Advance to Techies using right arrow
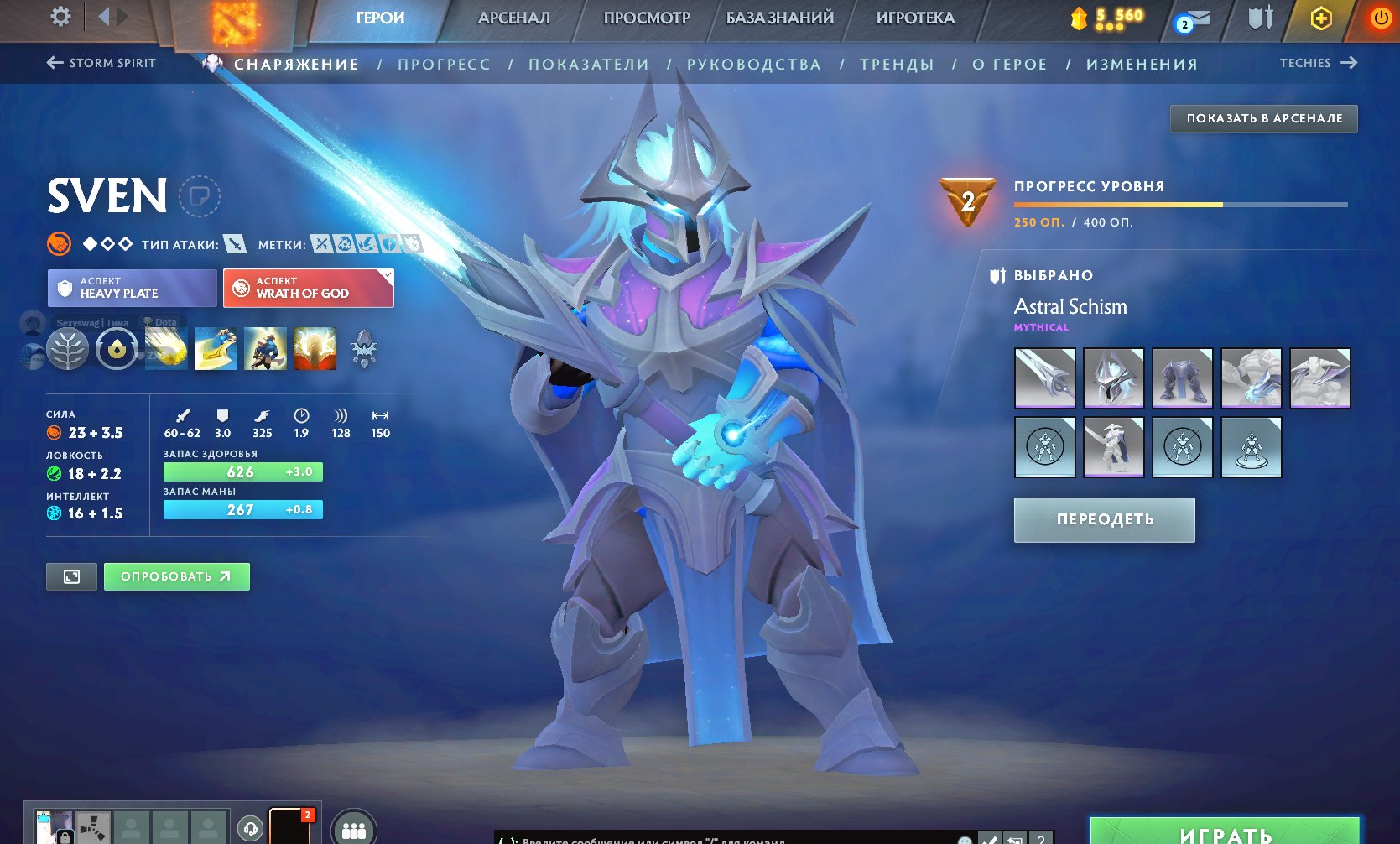 click(x=1351, y=63)
